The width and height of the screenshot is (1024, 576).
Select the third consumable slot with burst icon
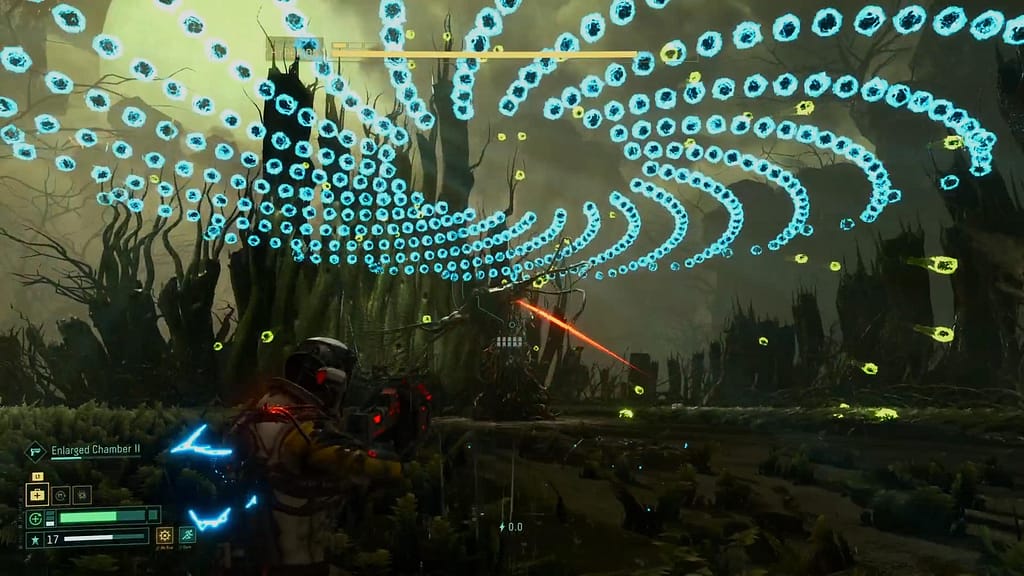(81, 495)
